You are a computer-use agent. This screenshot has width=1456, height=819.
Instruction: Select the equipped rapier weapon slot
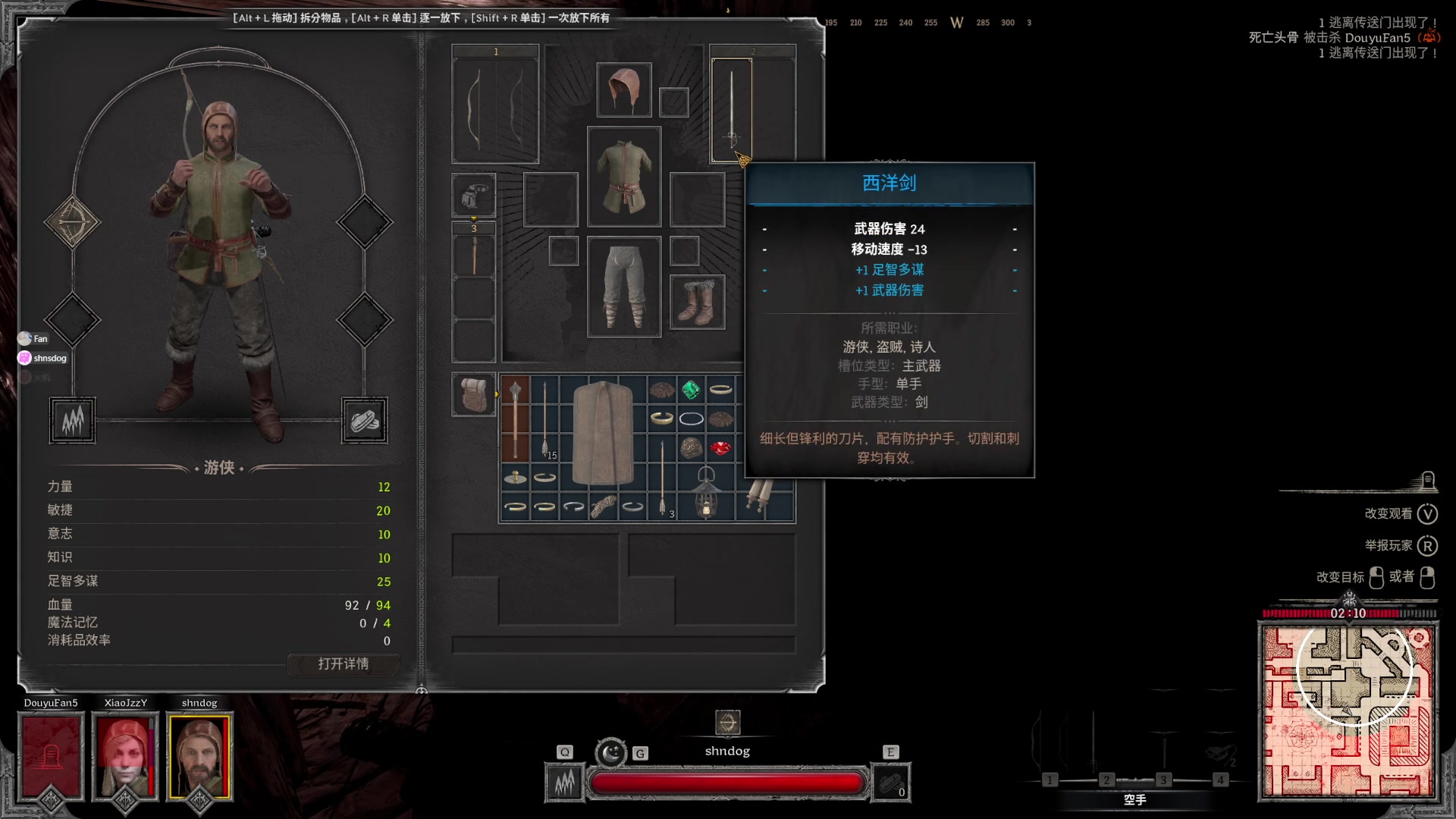(732, 110)
